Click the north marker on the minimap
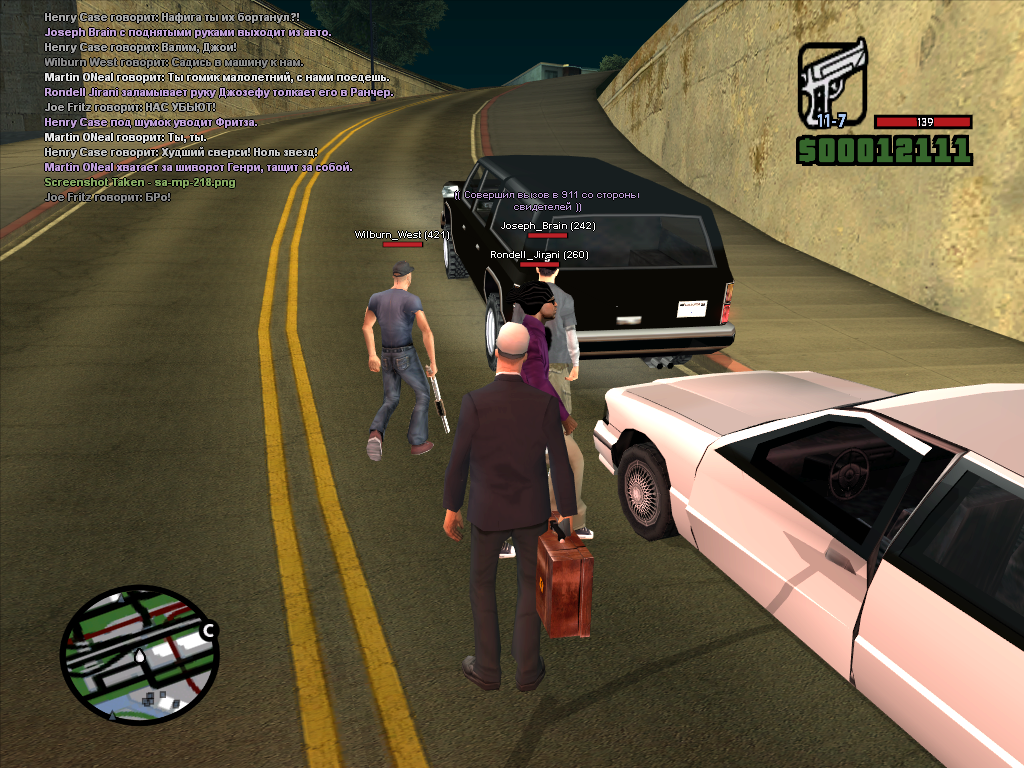Viewport: 1024px width, 768px height. click(x=208, y=631)
